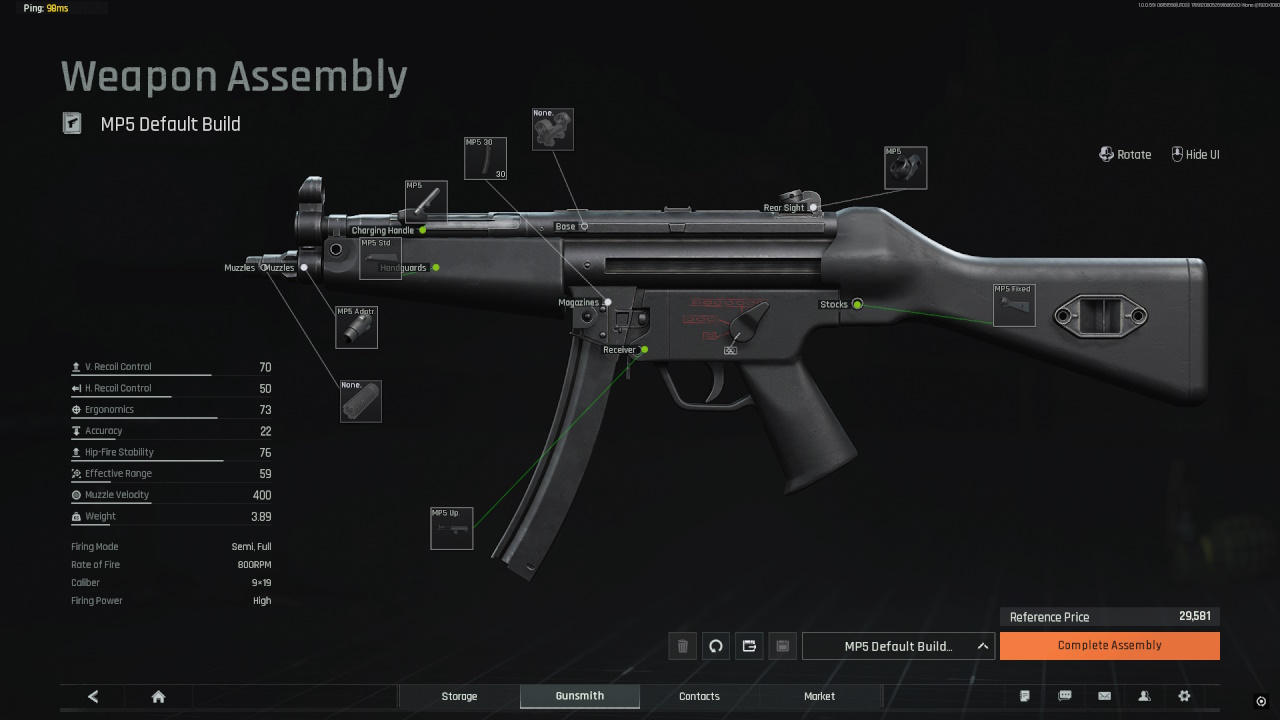Reset the build with the circular arrow

(716, 646)
